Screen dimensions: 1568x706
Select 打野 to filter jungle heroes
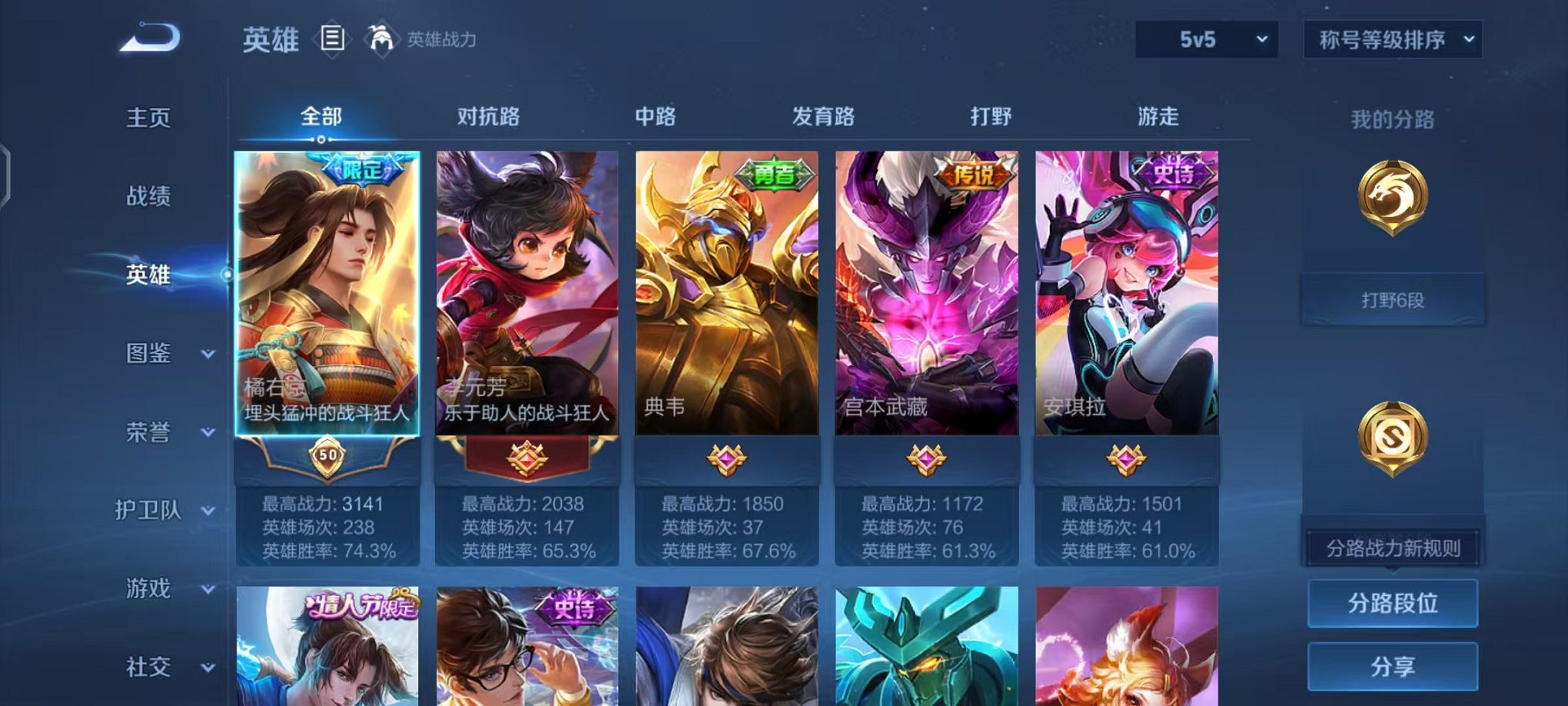pyautogui.click(x=992, y=116)
